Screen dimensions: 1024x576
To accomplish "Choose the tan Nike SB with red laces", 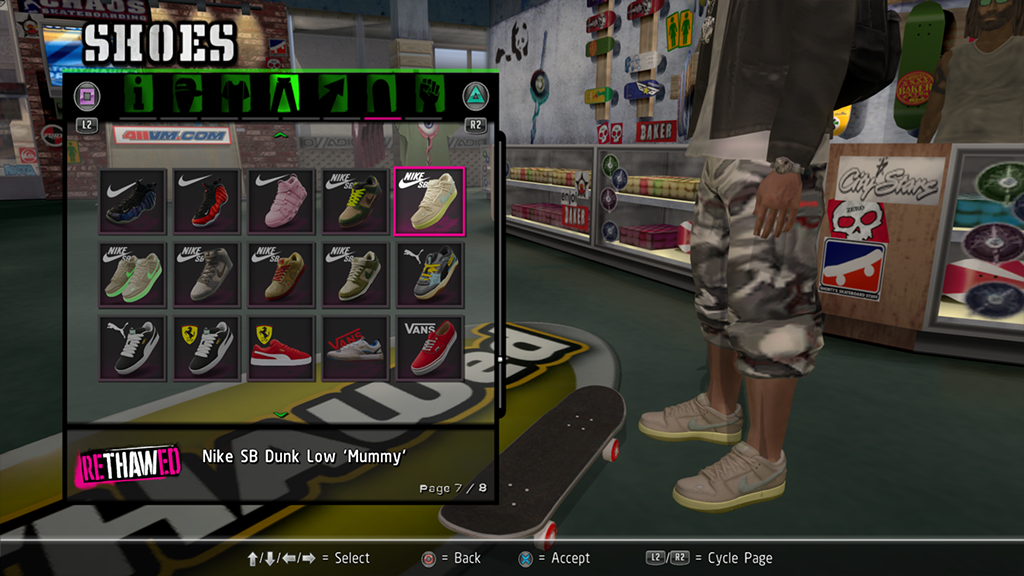I will (x=281, y=274).
